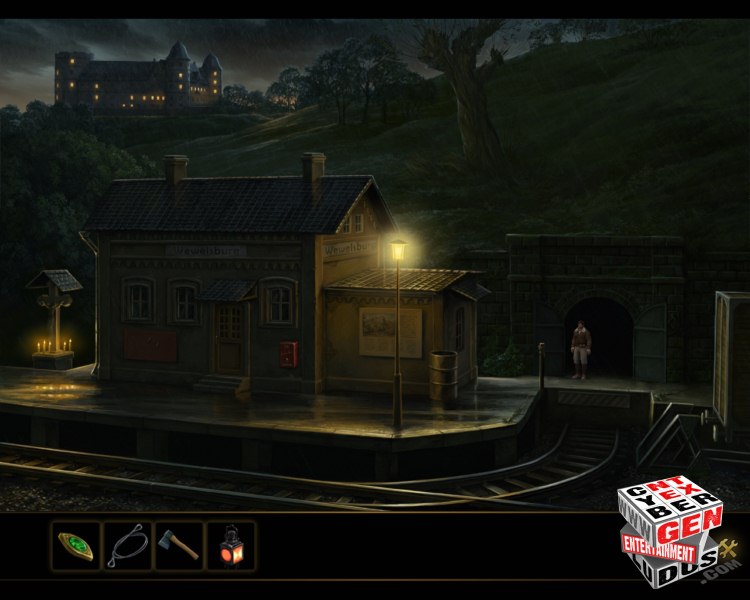Select the red lantern inventory item

pos(230,546)
